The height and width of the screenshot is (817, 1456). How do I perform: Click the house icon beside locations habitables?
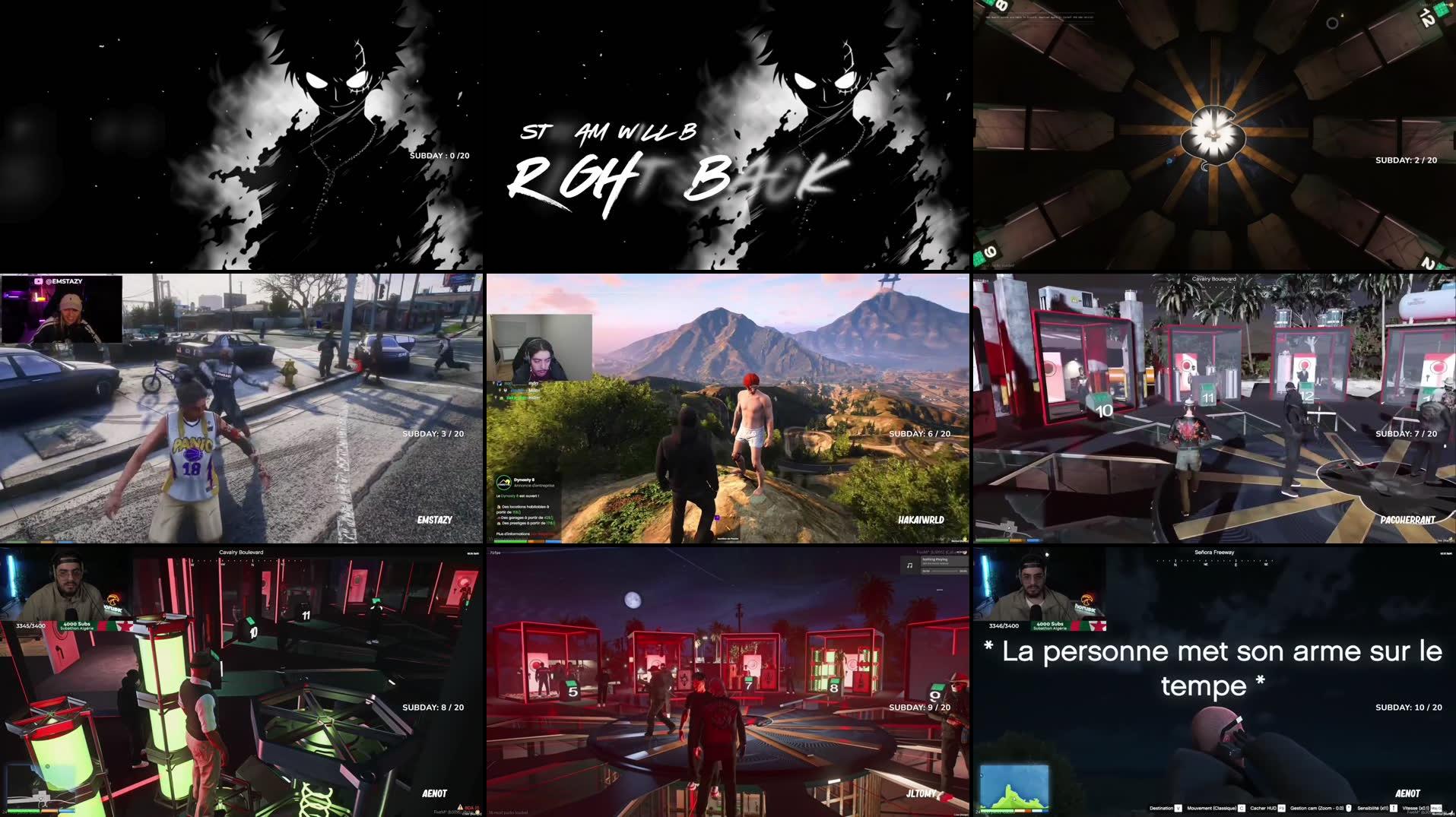[x=499, y=507]
